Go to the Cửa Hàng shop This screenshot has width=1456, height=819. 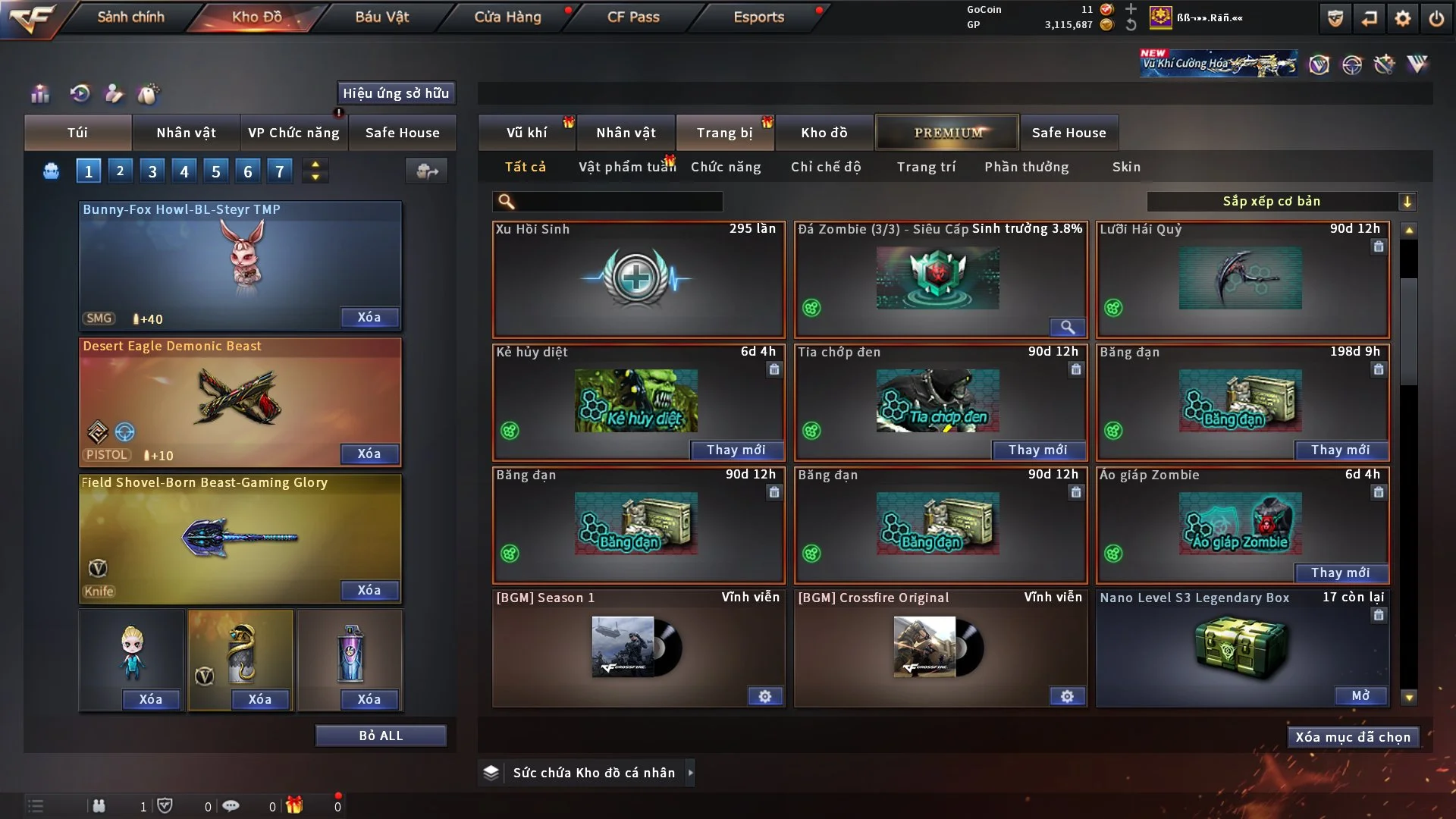coord(507,17)
